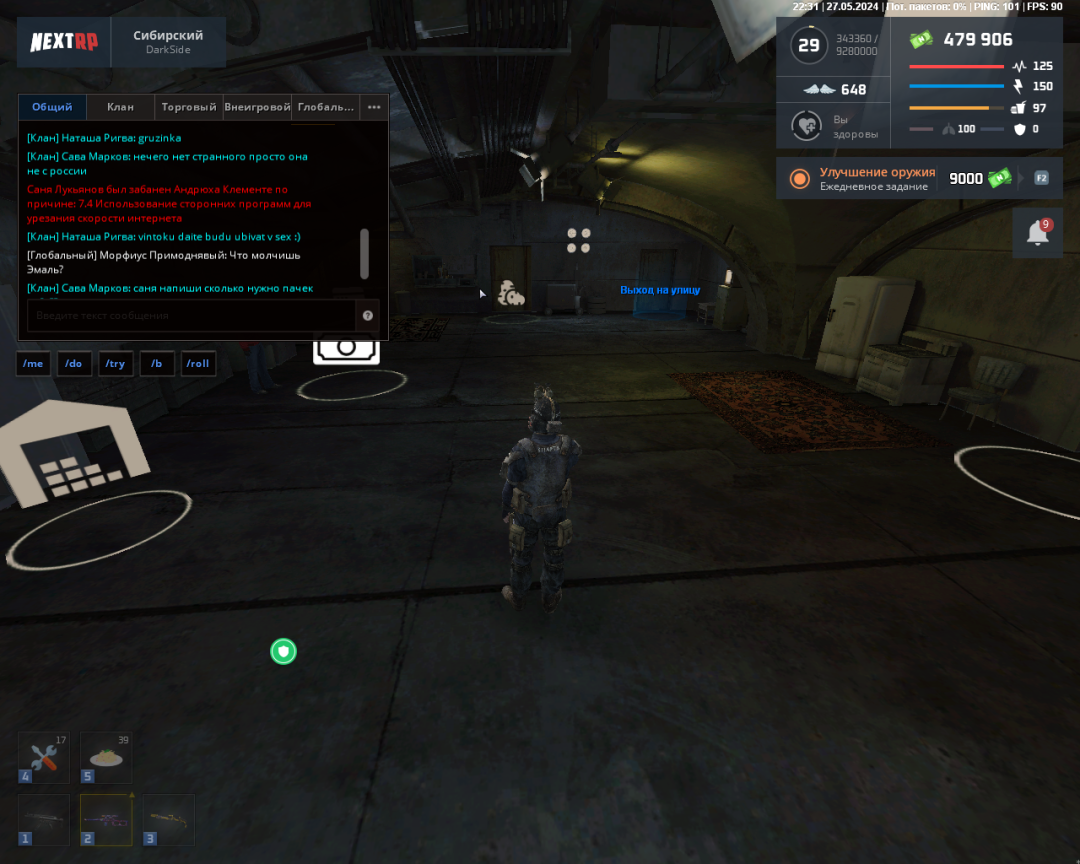Choose the /try command button
Screen dimensions: 1080x864
115,363
